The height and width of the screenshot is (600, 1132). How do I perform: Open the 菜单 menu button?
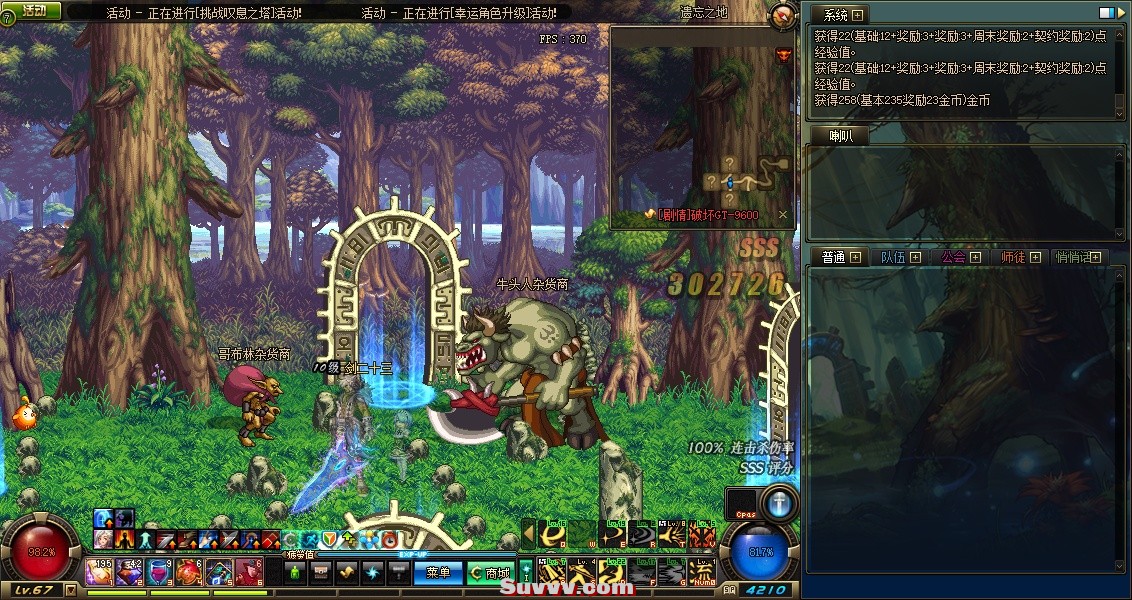click(x=439, y=573)
